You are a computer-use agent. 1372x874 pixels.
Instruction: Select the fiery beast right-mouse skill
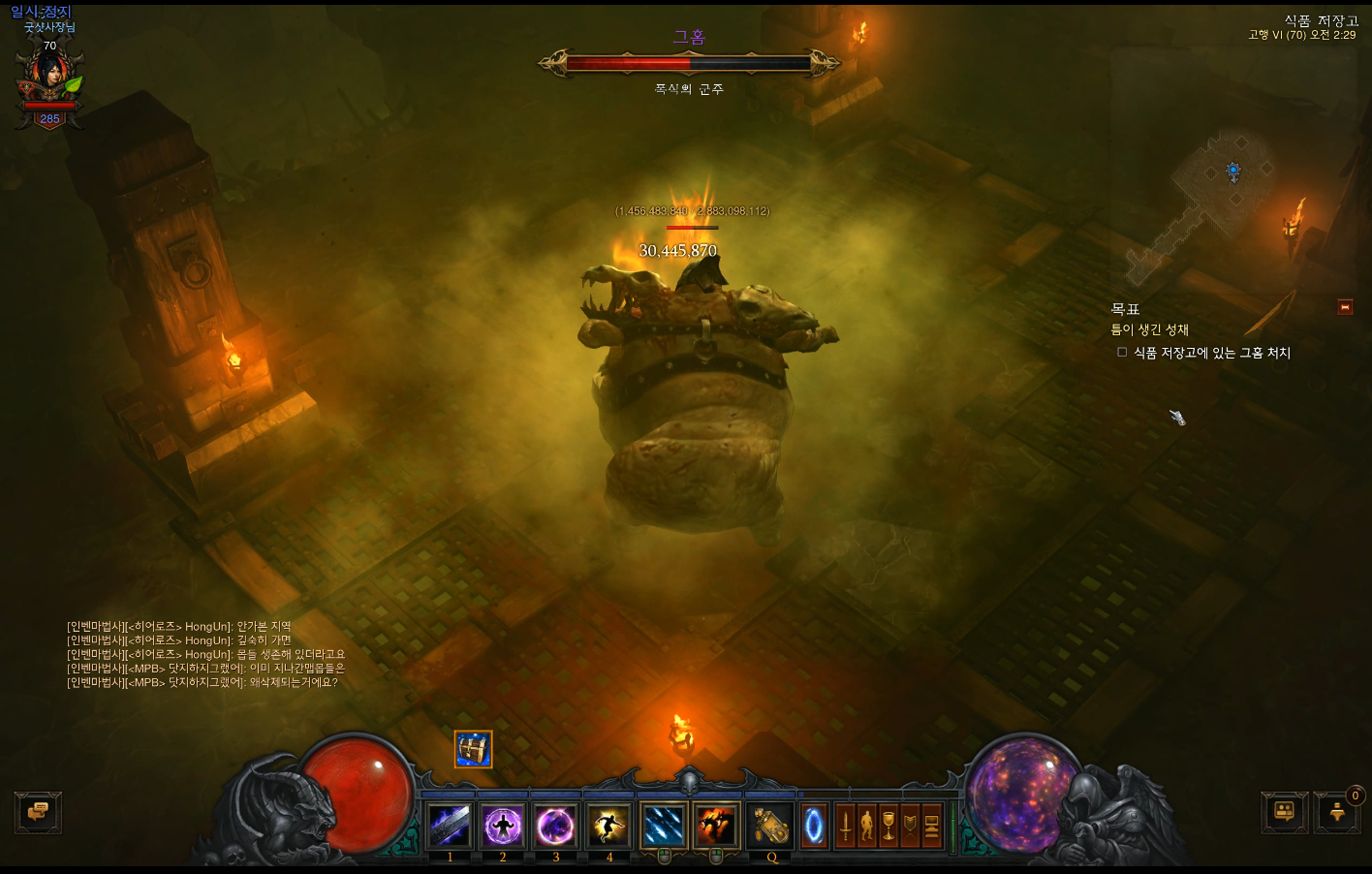click(x=717, y=827)
